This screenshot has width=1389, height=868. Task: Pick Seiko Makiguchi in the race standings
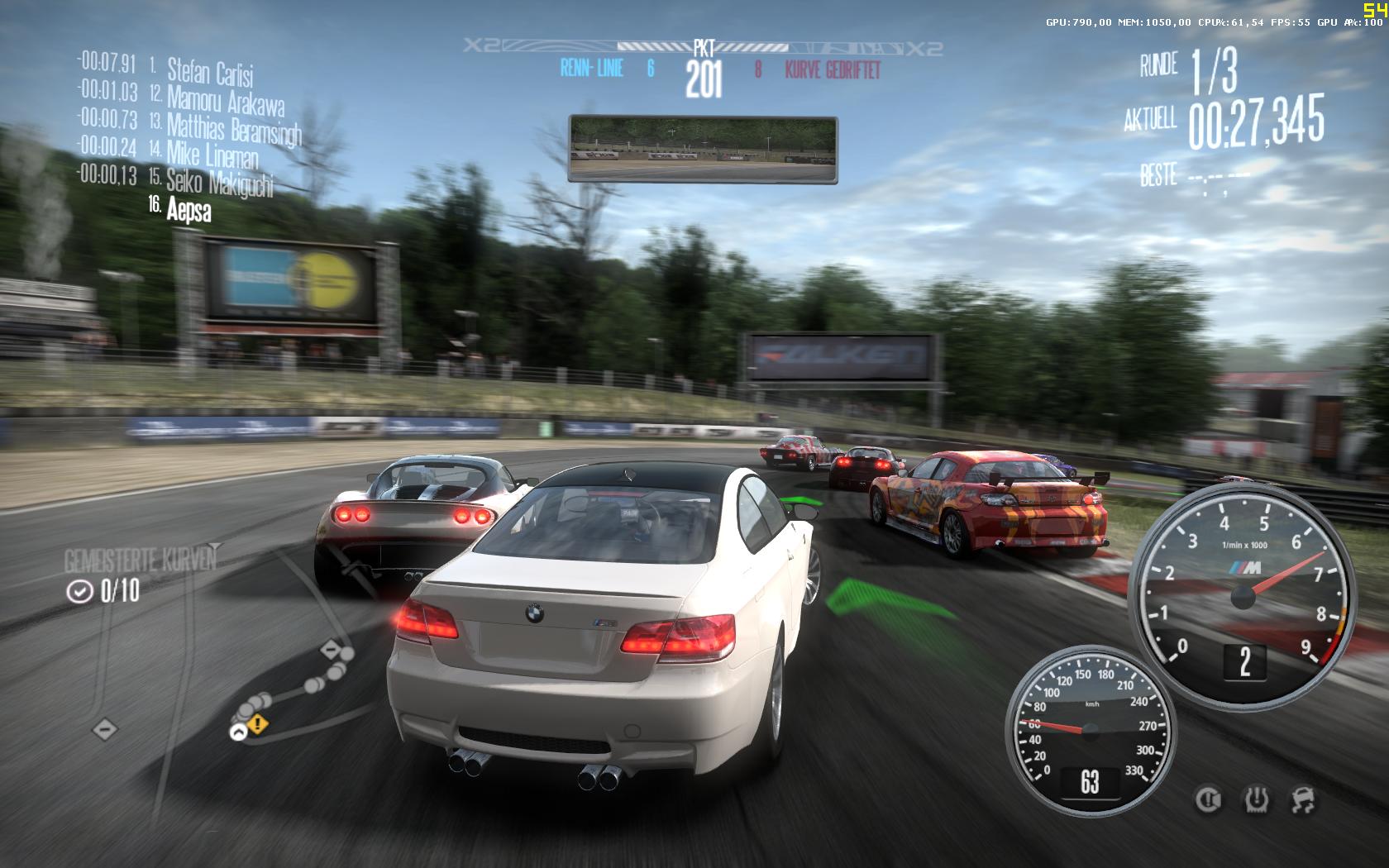219,182
